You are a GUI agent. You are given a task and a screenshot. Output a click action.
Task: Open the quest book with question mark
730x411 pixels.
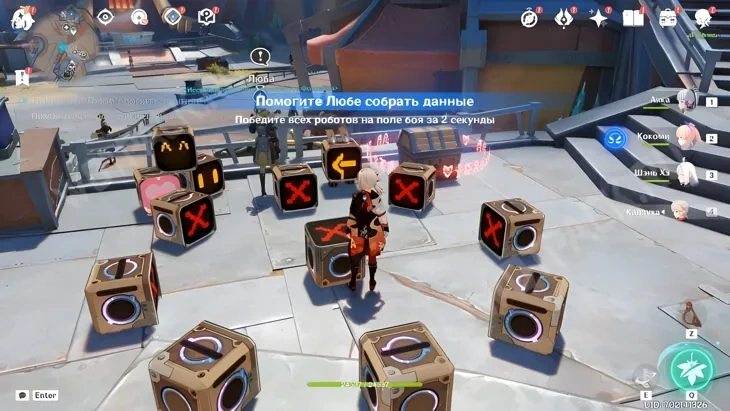(206, 17)
